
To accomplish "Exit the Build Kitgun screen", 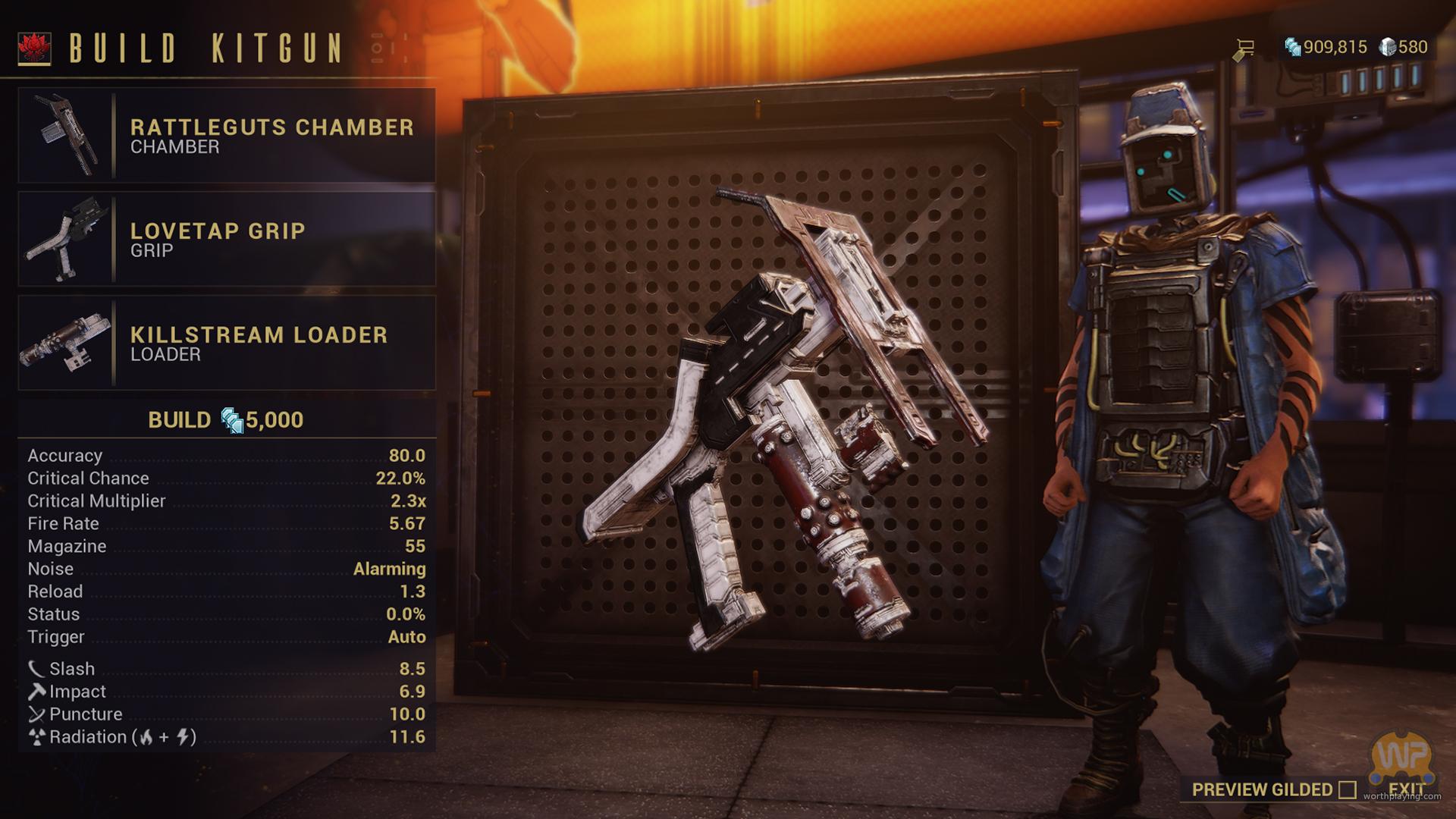I will click(x=1407, y=789).
